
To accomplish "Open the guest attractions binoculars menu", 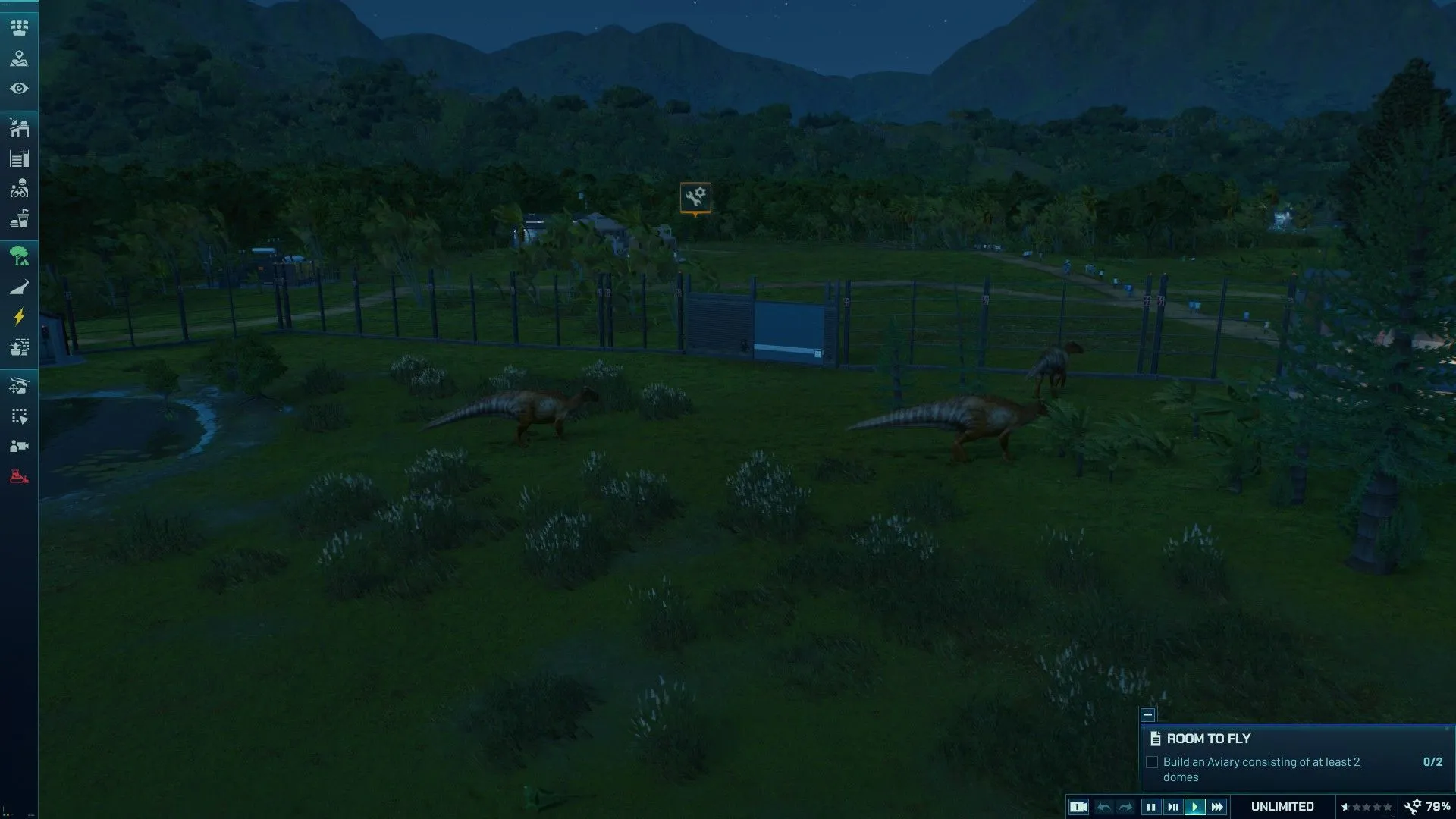I will [19, 188].
